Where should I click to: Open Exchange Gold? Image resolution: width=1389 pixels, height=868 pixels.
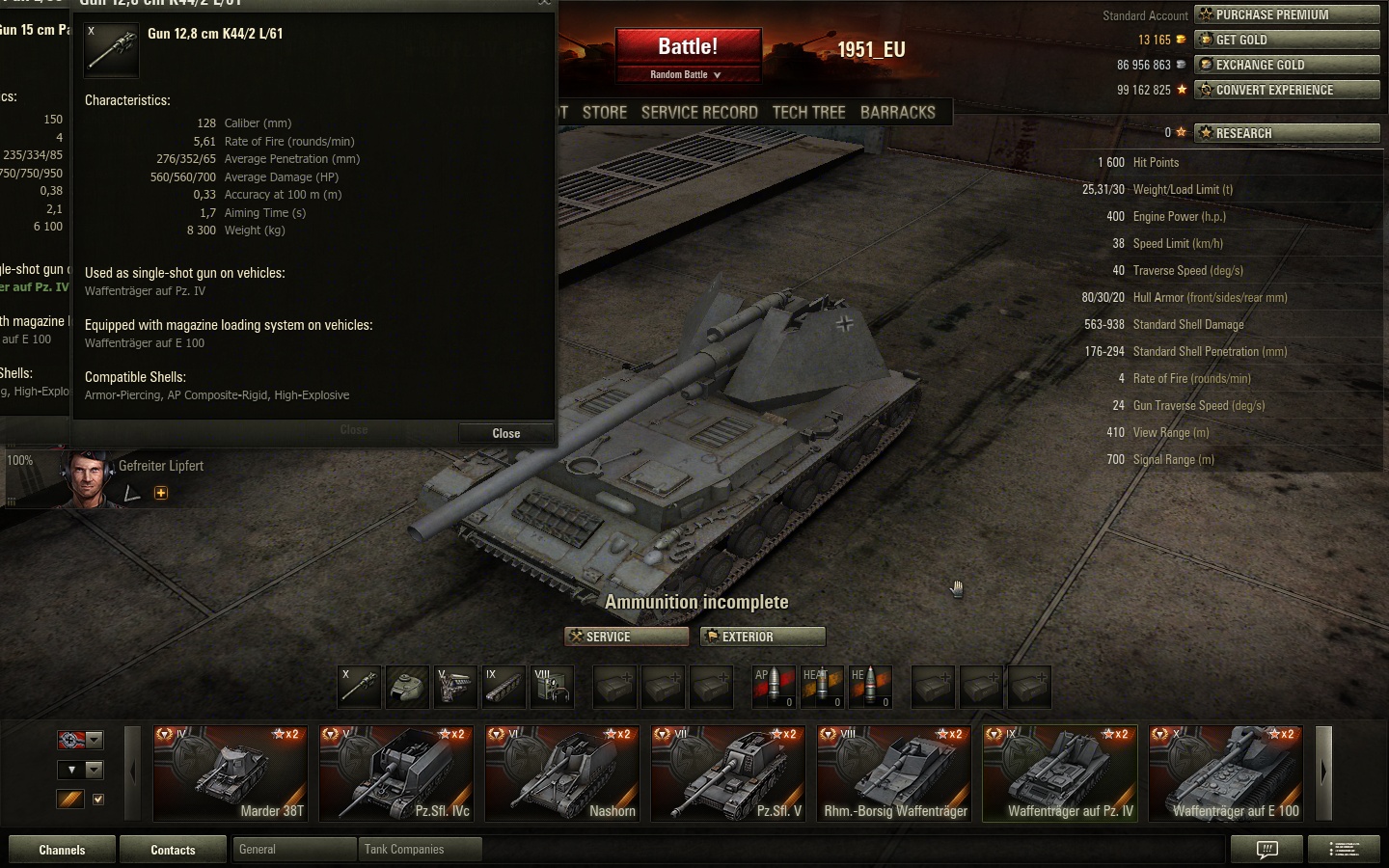pyautogui.click(x=1287, y=65)
